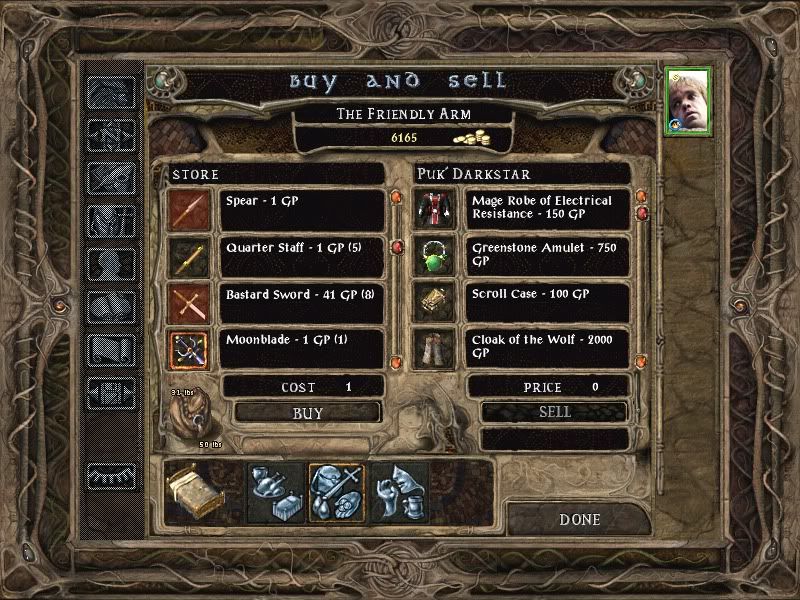Close the store with Done
The width and height of the screenshot is (800, 600).
pyautogui.click(x=580, y=519)
